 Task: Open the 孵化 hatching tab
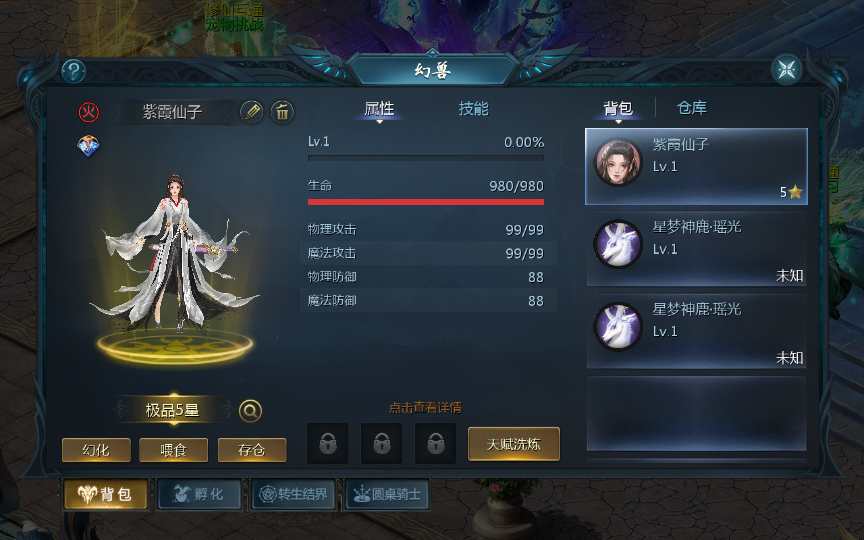click(198, 494)
